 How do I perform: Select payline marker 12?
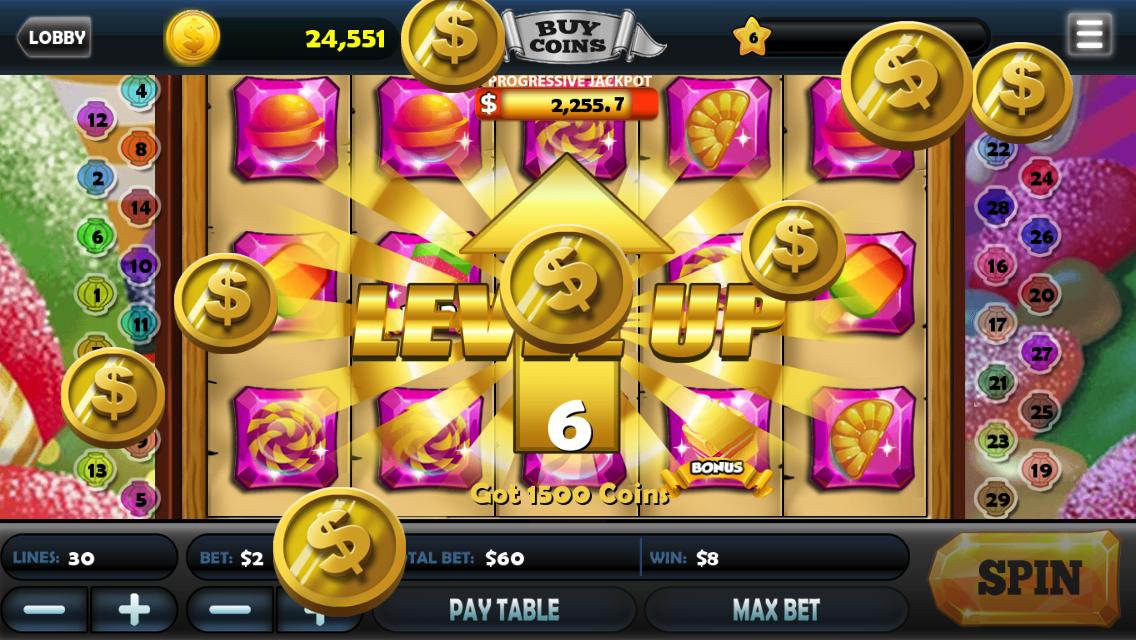(x=97, y=120)
